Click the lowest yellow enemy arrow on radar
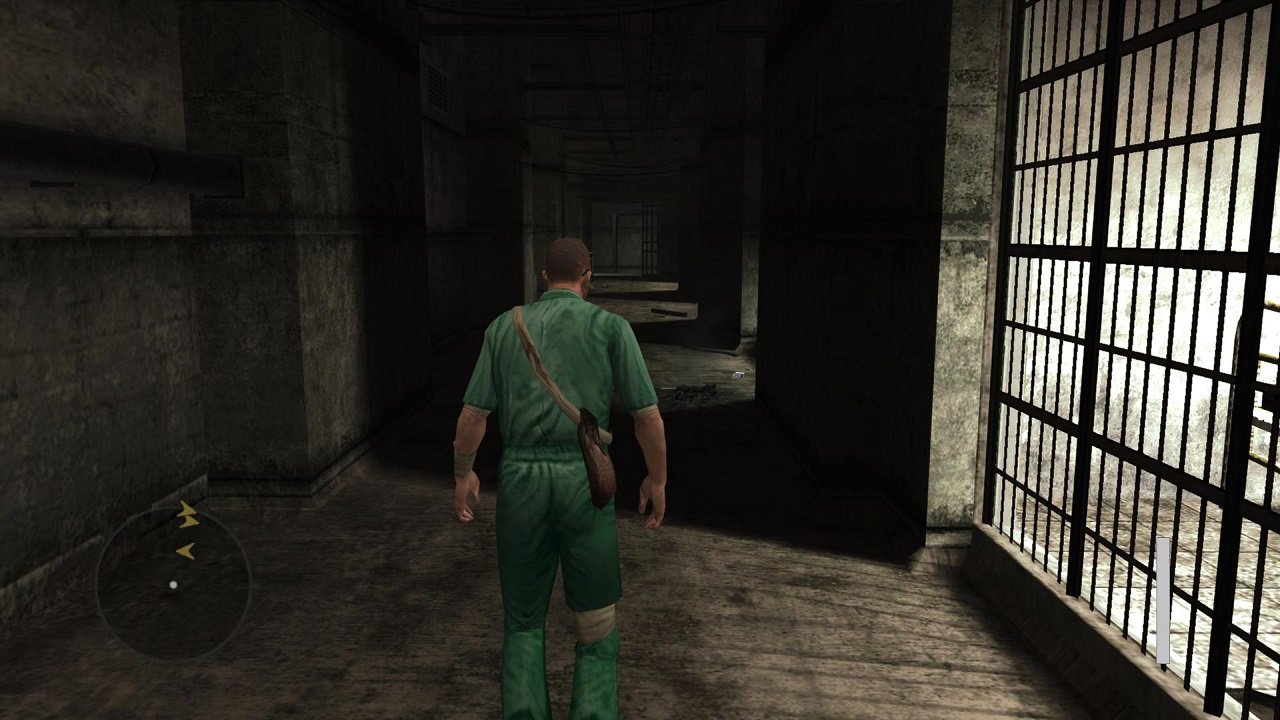This screenshot has width=1280, height=720. click(x=187, y=550)
